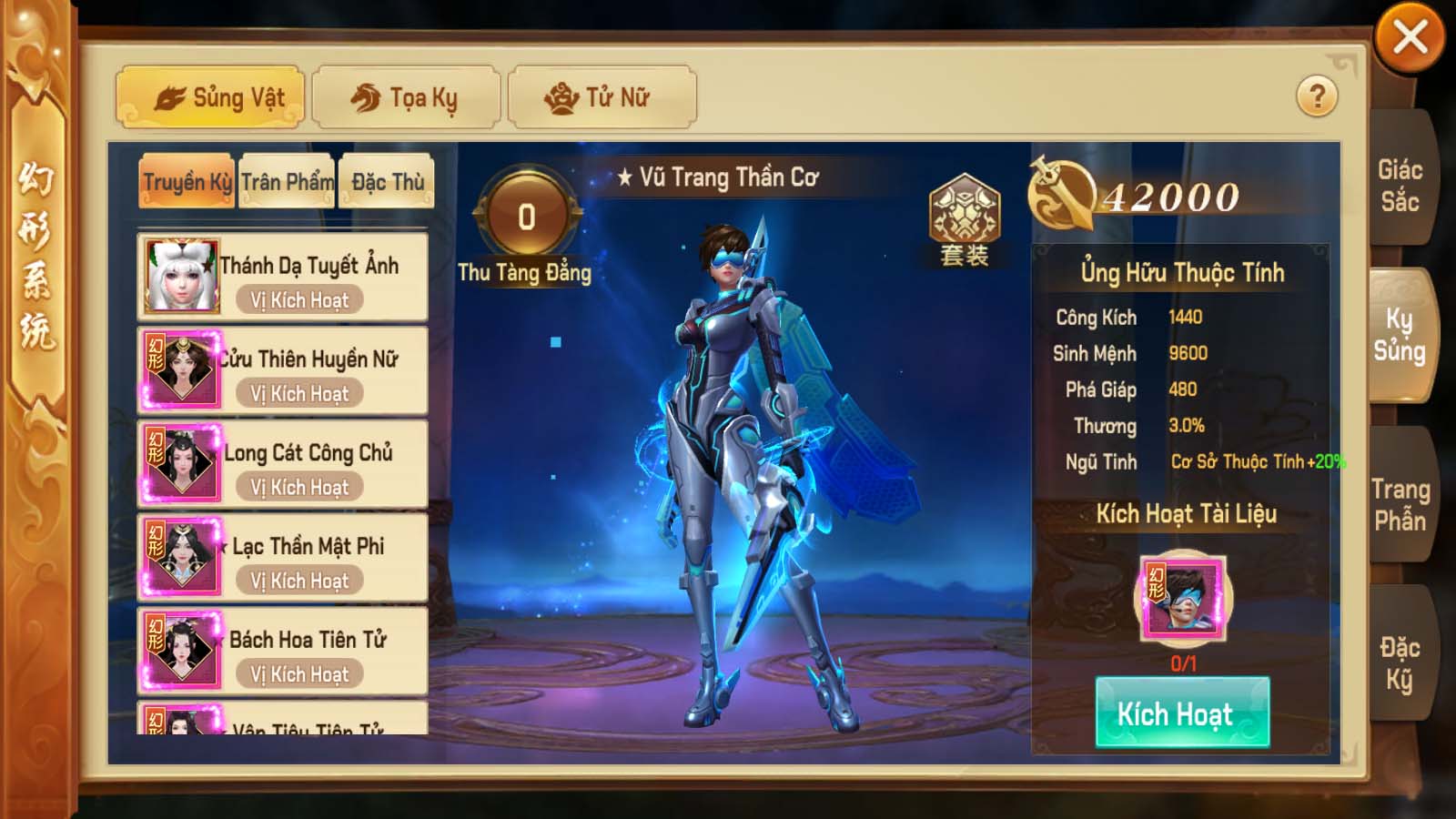1456x819 pixels.
Task: Show the Truyền Kỳ category
Action: [x=187, y=182]
